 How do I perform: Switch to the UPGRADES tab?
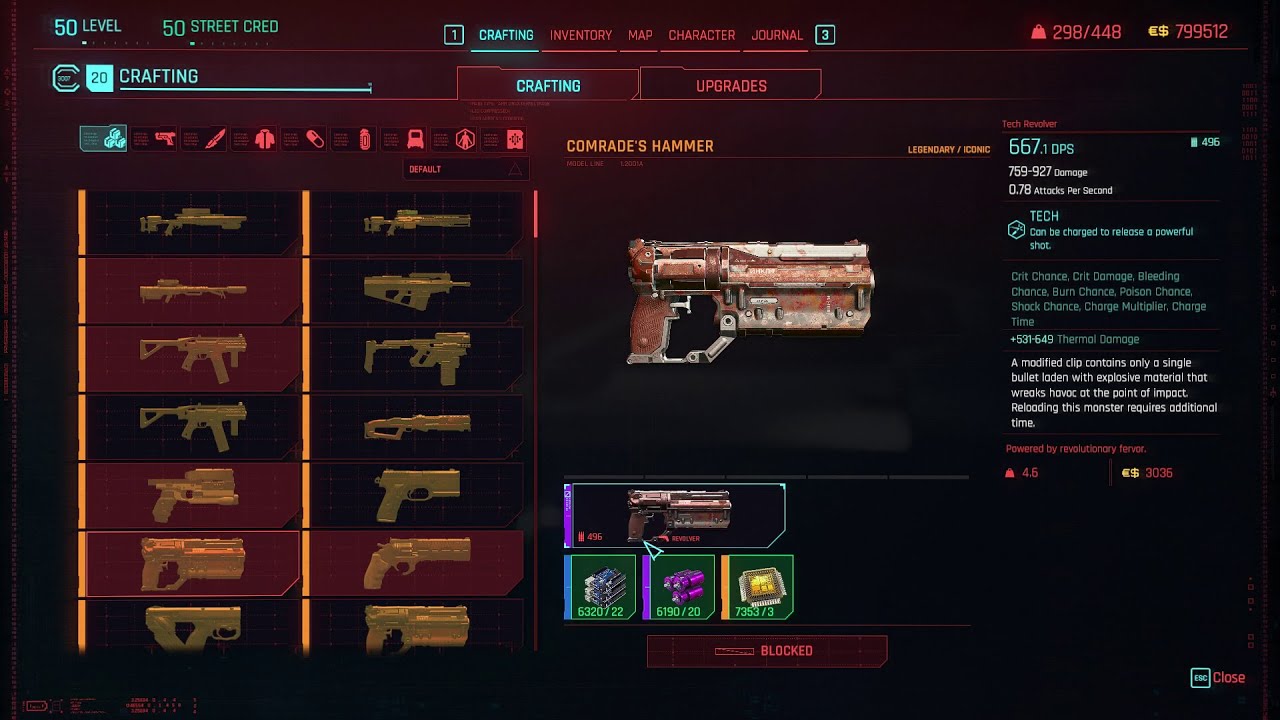tap(730, 85)
